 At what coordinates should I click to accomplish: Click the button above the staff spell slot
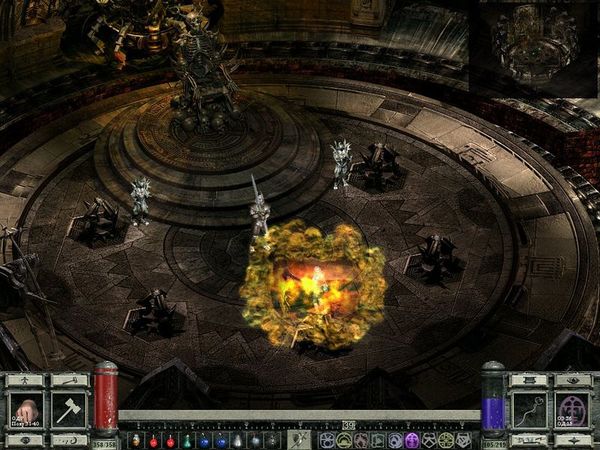529,380
